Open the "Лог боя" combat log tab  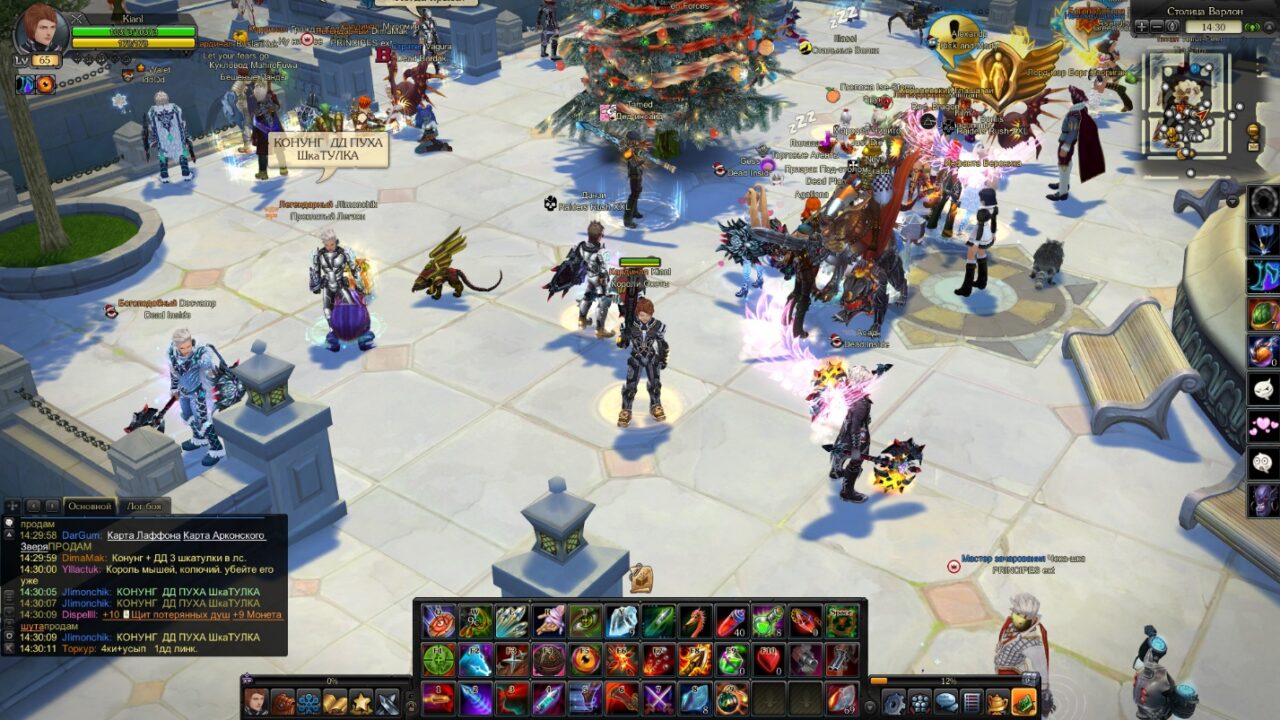144,506
